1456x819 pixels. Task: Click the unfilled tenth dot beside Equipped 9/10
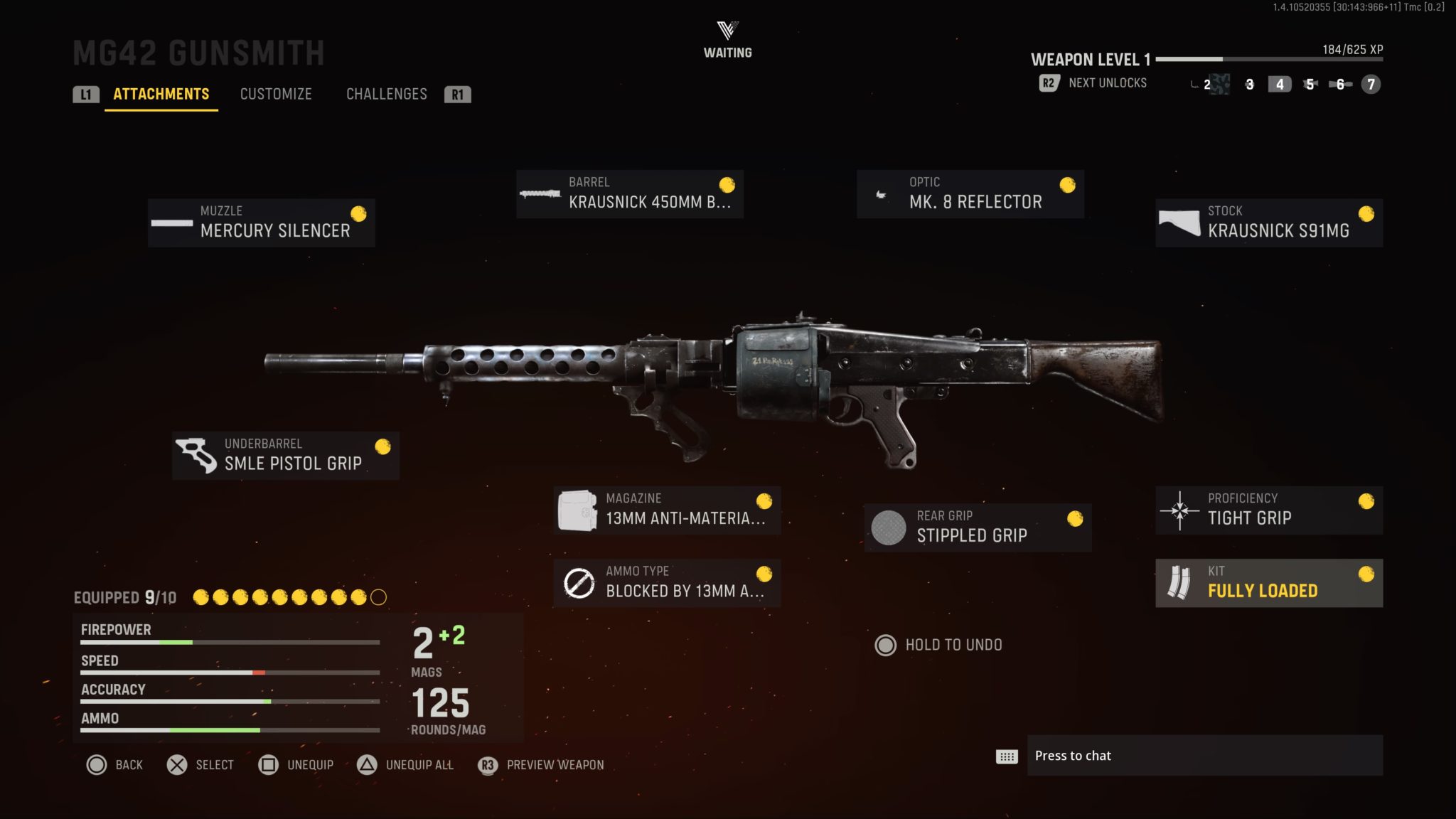tap(377, 598)
